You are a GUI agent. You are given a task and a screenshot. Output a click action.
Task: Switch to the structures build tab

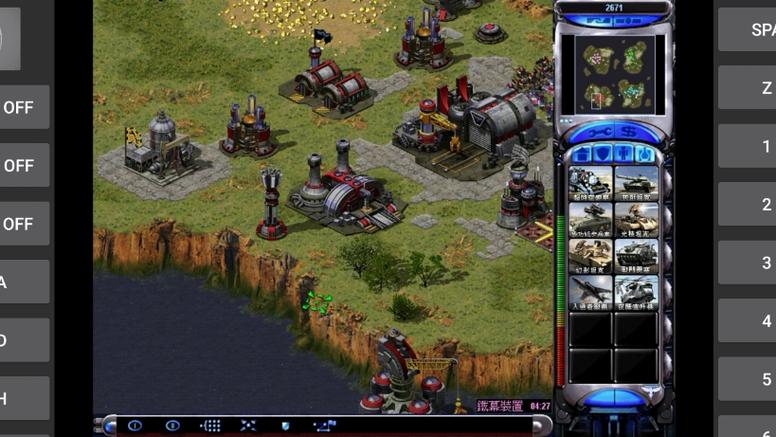(x=580, y=154)
